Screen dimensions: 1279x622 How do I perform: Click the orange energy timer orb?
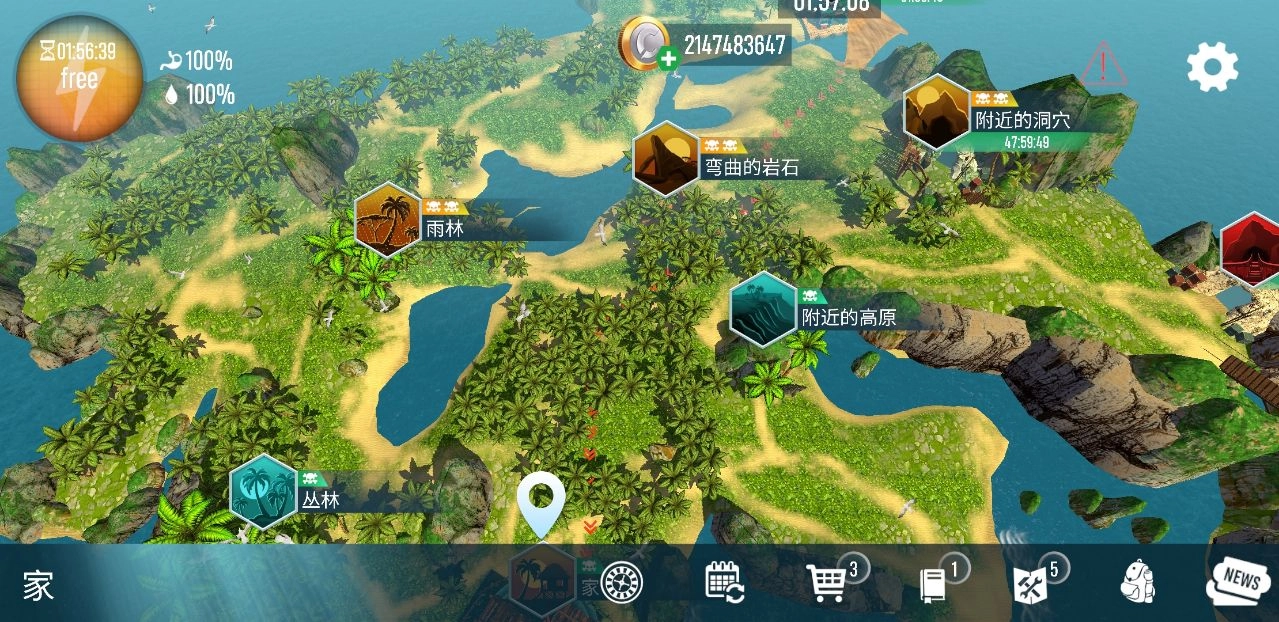[78, 76]
